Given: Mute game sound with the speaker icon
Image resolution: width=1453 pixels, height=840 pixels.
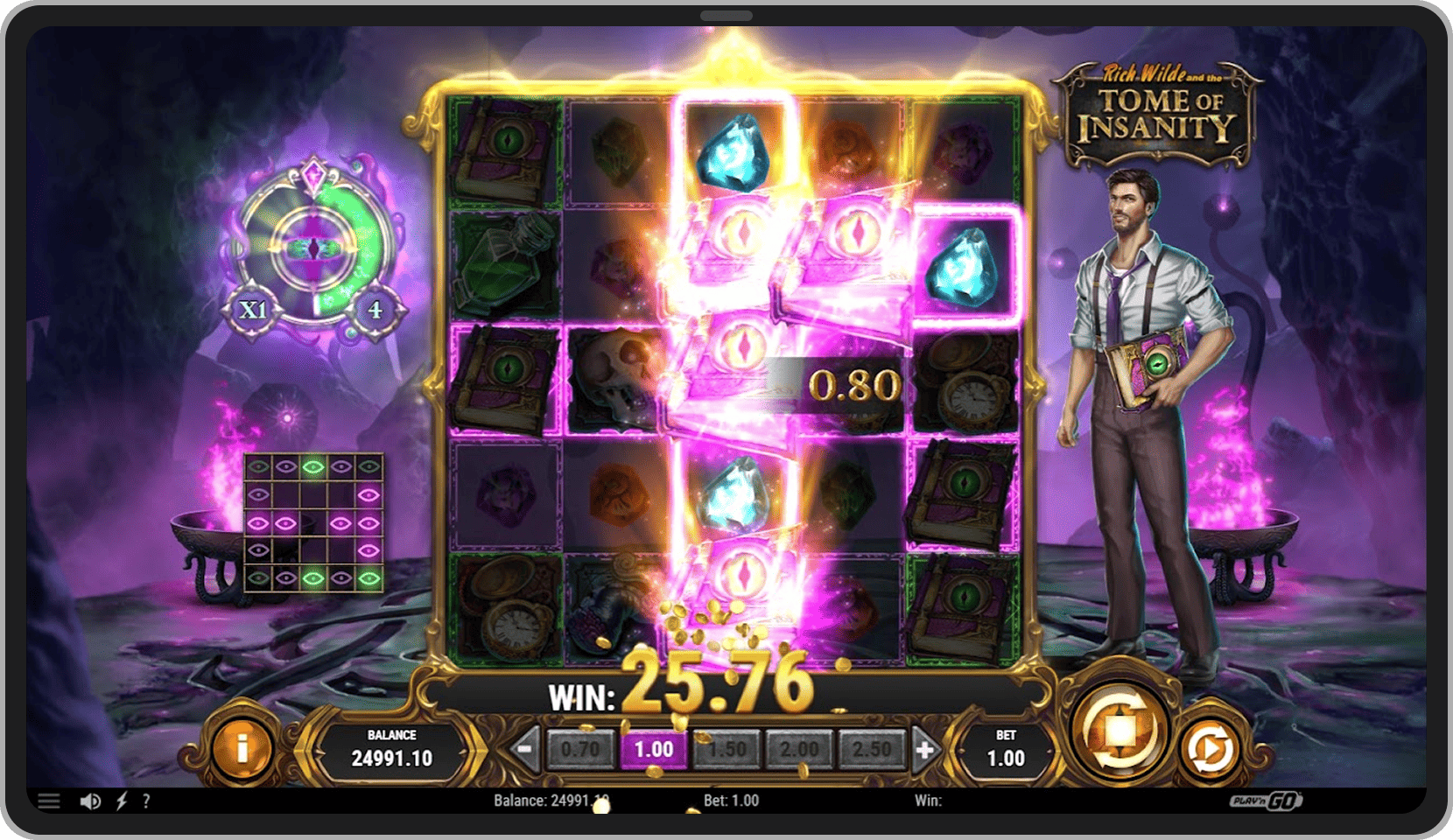Looking at the screenshot, I should coord(91,801).
